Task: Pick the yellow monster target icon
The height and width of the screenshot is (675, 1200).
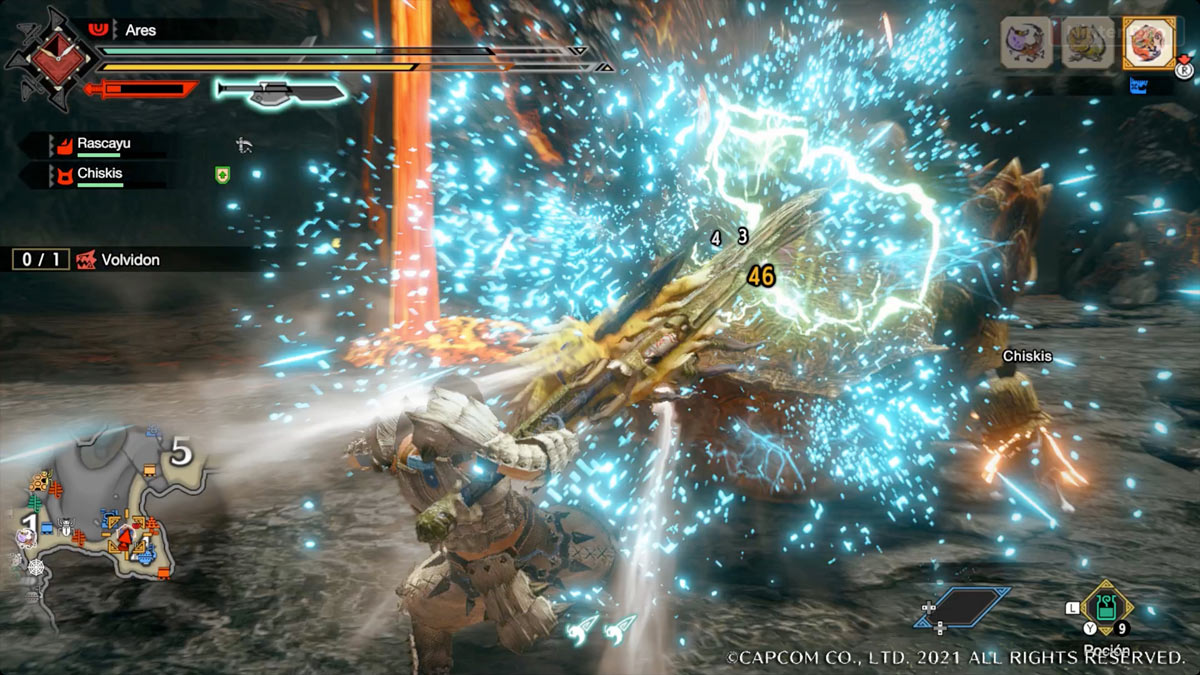Action: coord(1086,43)
